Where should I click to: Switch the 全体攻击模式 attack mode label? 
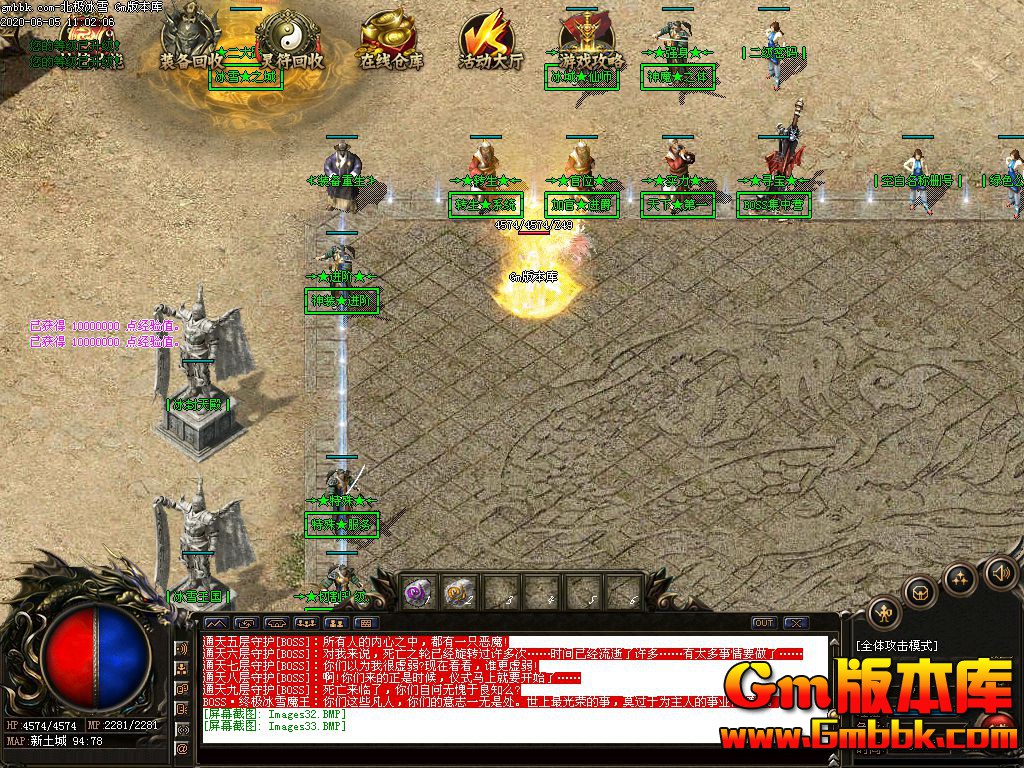tap(897, 646)
